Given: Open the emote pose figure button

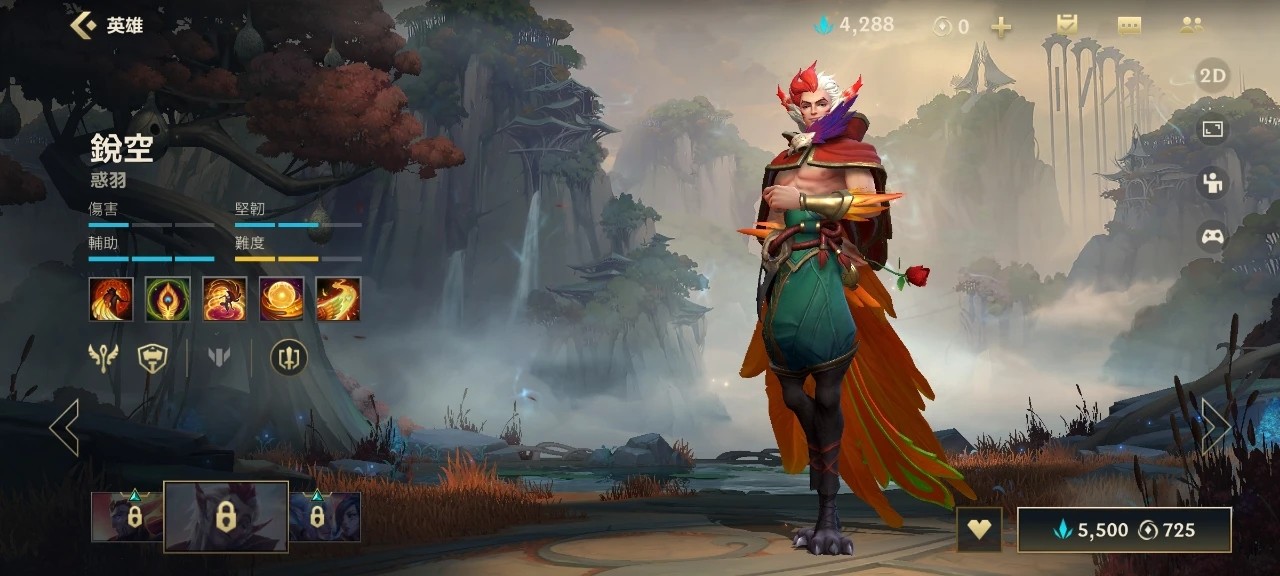Looking at the screenshot, I should click(1213, 183).
